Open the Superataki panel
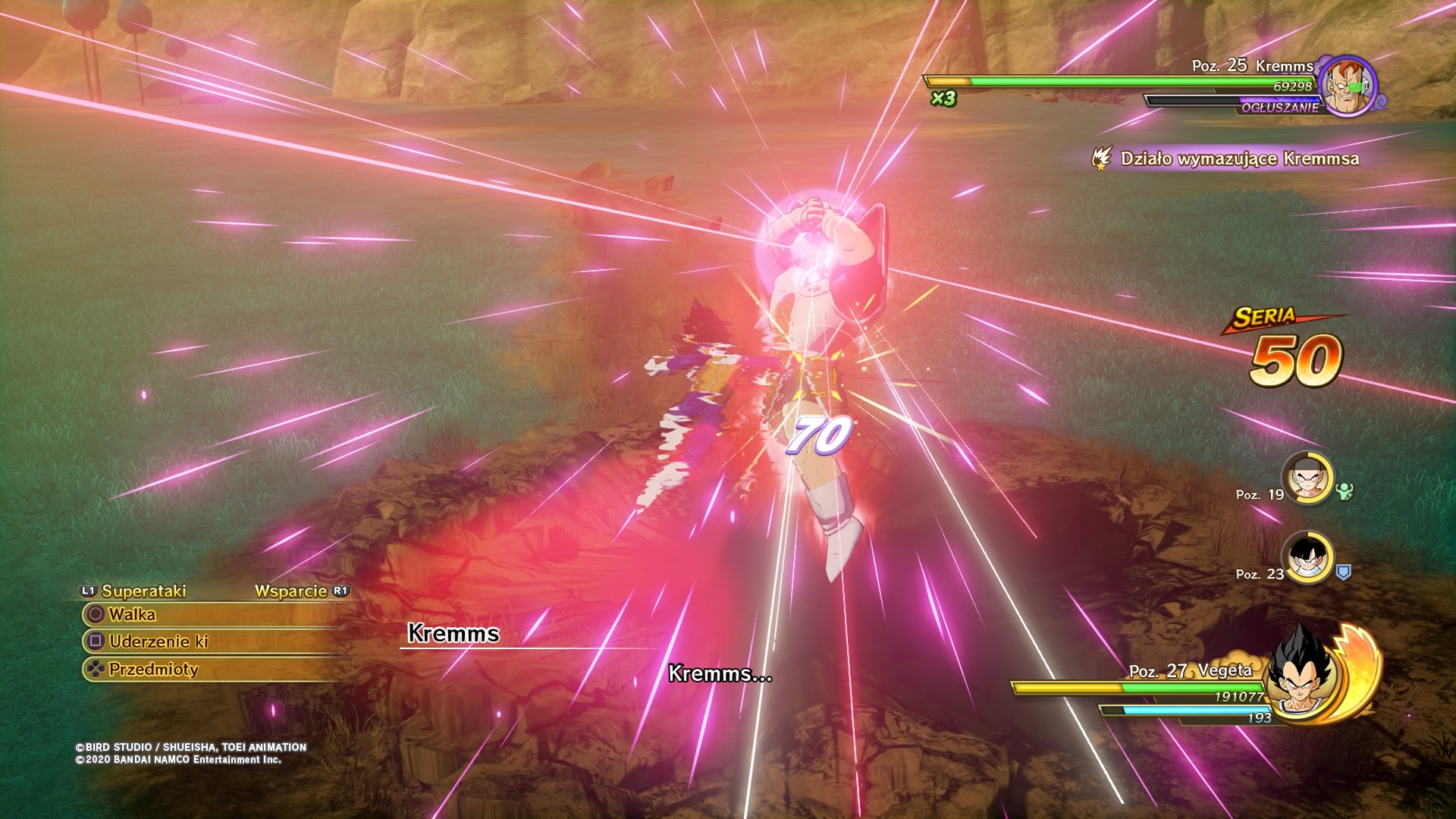 coord(143,591)
